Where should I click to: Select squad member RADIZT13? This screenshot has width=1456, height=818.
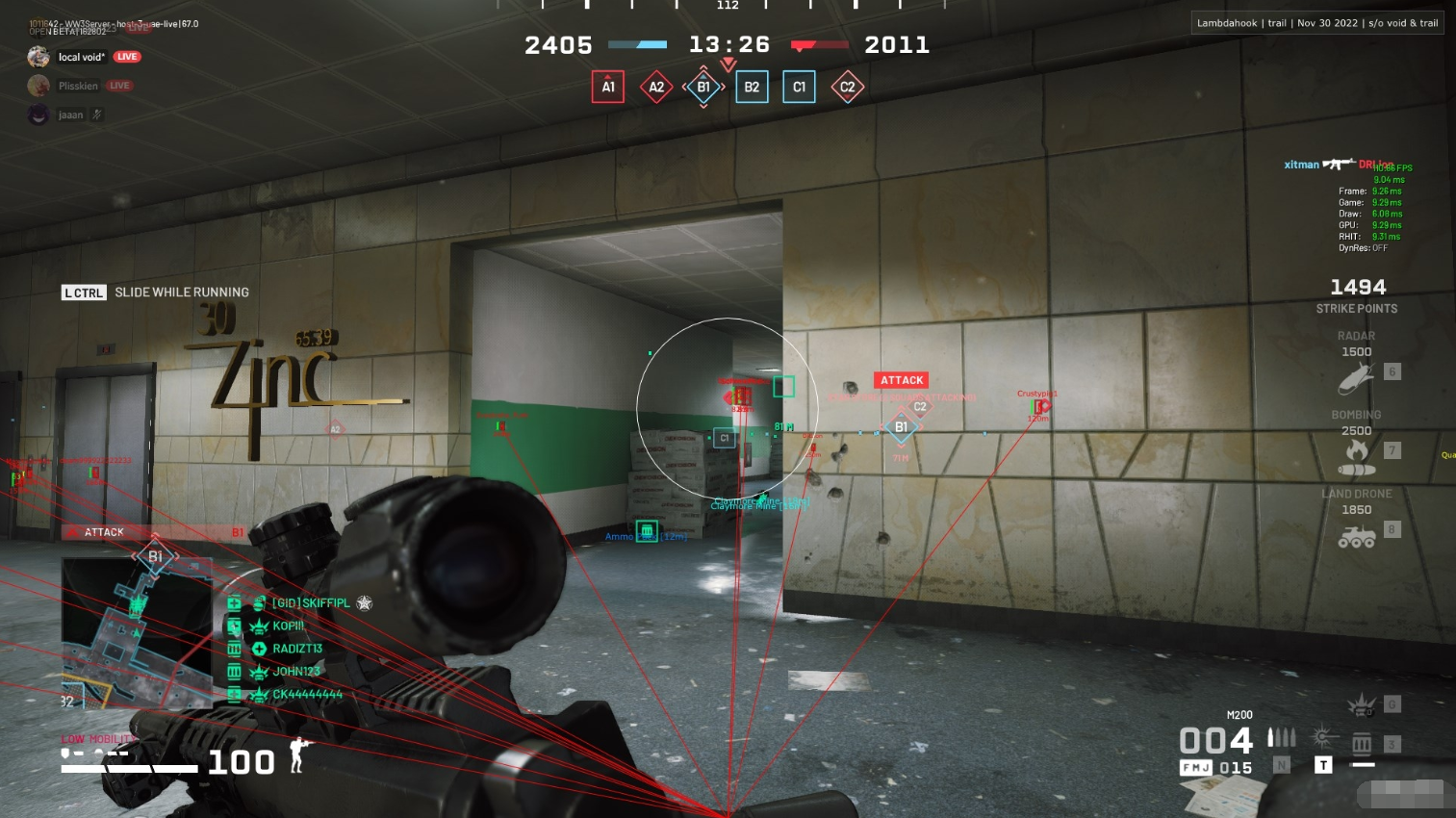tap(296, 649)
